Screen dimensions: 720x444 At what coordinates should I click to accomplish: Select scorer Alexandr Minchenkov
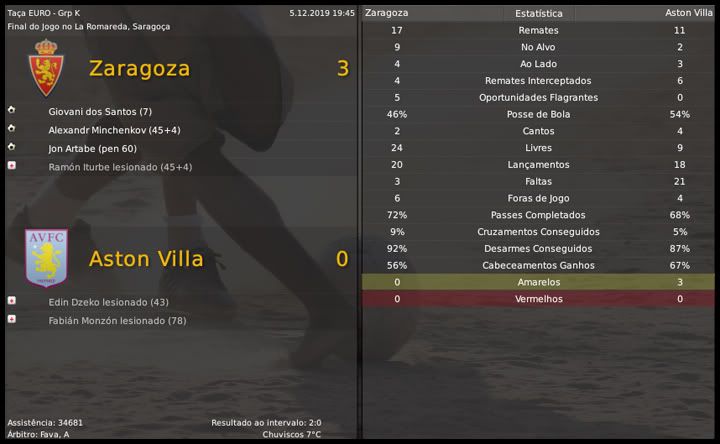[x=114, y=130]
